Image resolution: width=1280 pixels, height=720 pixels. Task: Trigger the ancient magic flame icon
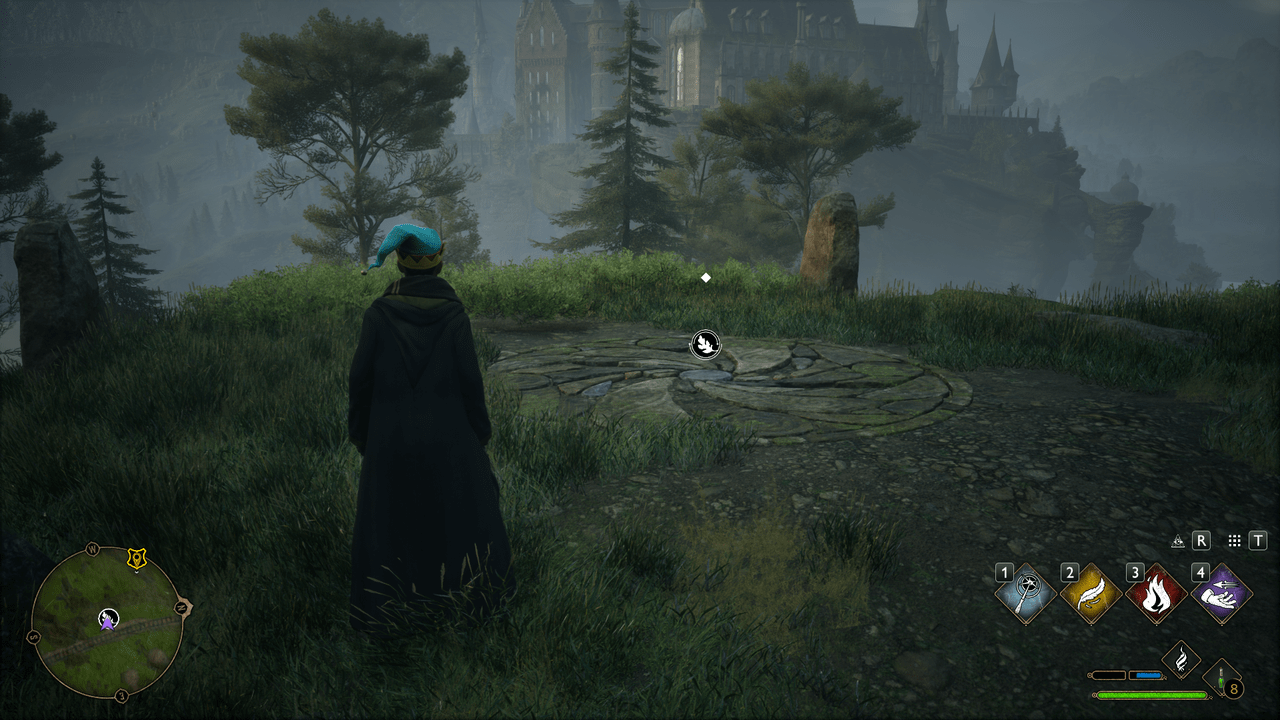pyautogui.click(x=1181, y=660)
